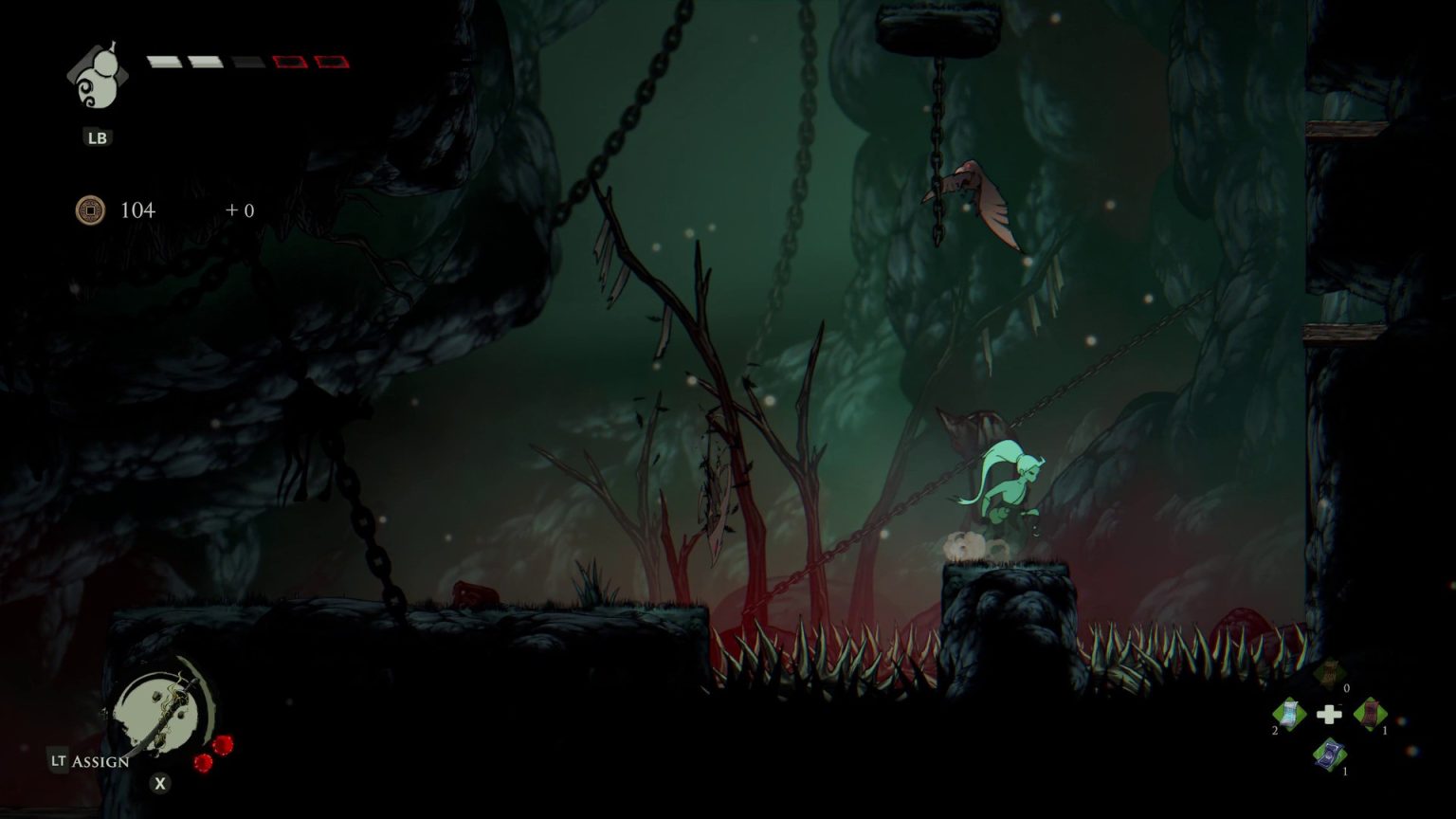The width and height of the screenshot is (1456, 819).
Task: Click the bronze coin currency icon
Action: pos(90,209)
